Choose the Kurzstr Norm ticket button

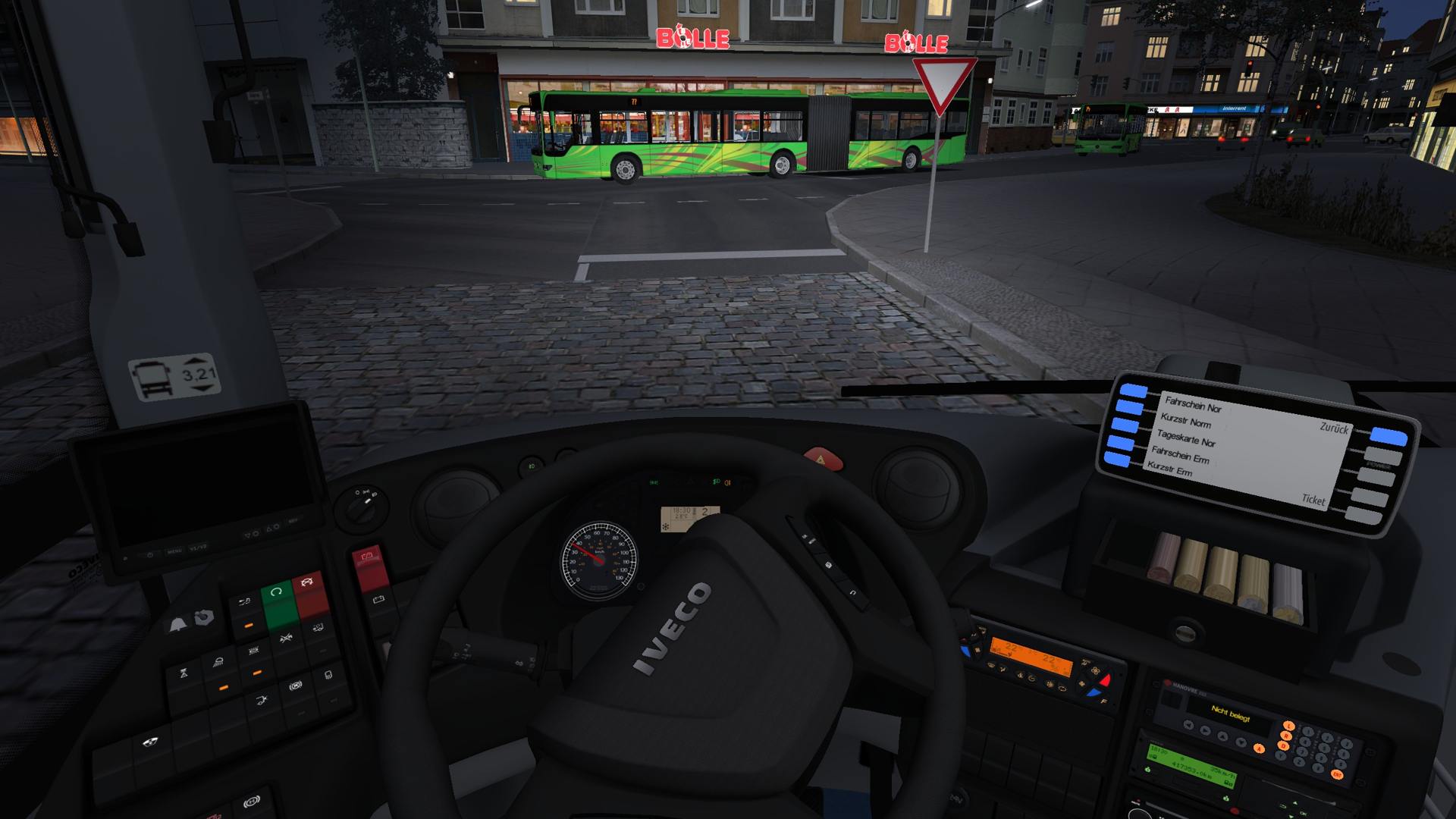pyautogui.click(x=1129, y=409)
